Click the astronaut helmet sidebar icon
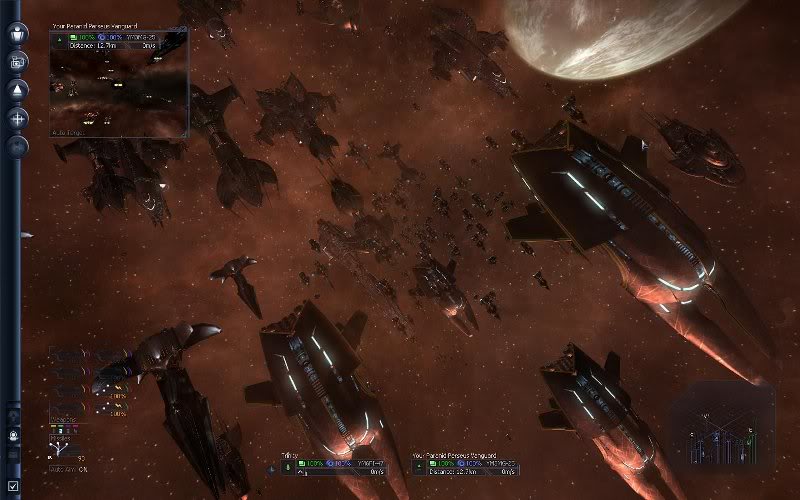This screenshot has height=500, width=800. pos(14,436)
